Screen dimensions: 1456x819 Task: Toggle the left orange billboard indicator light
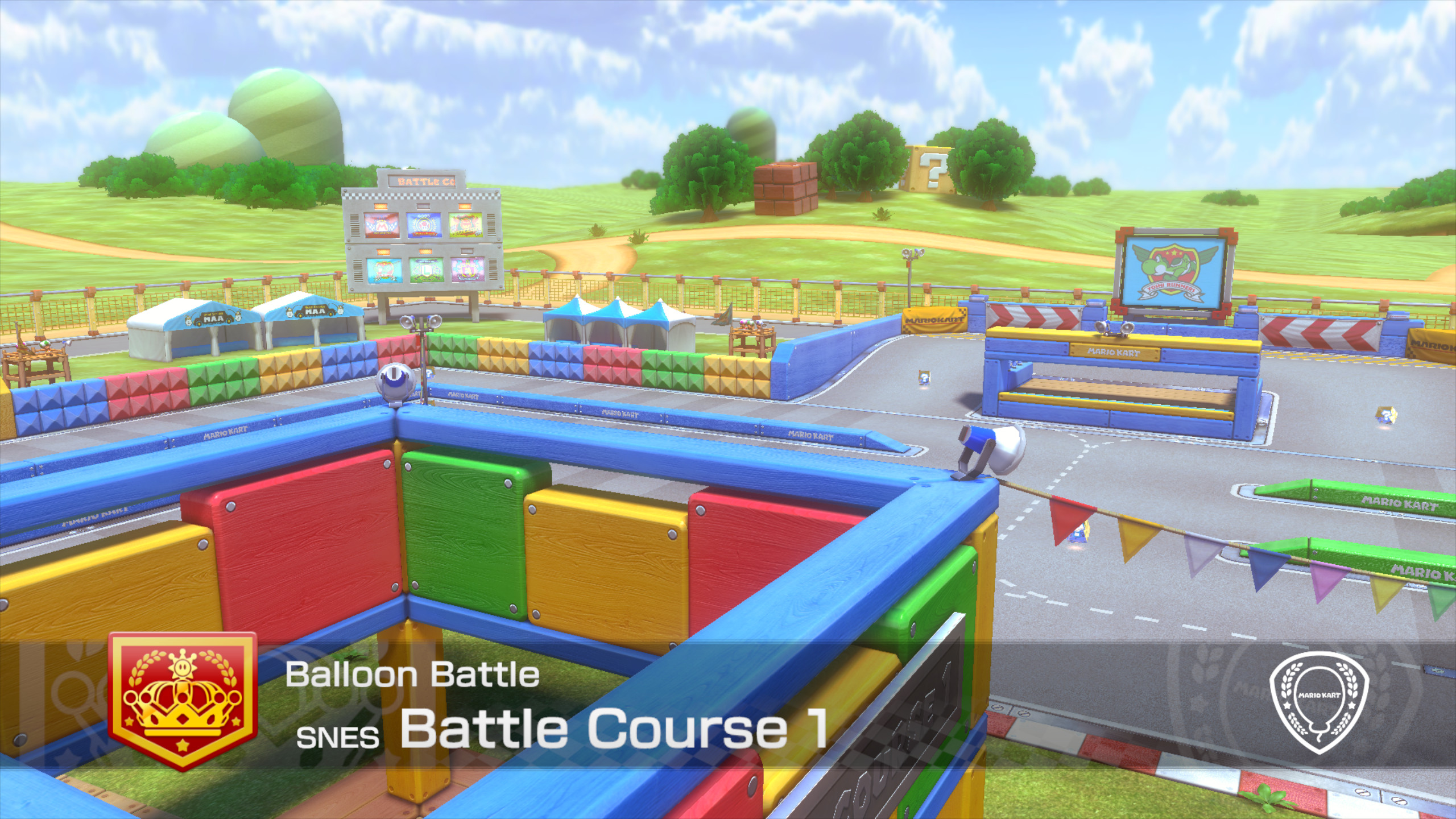pyautogui.click(x=380, y=206)
